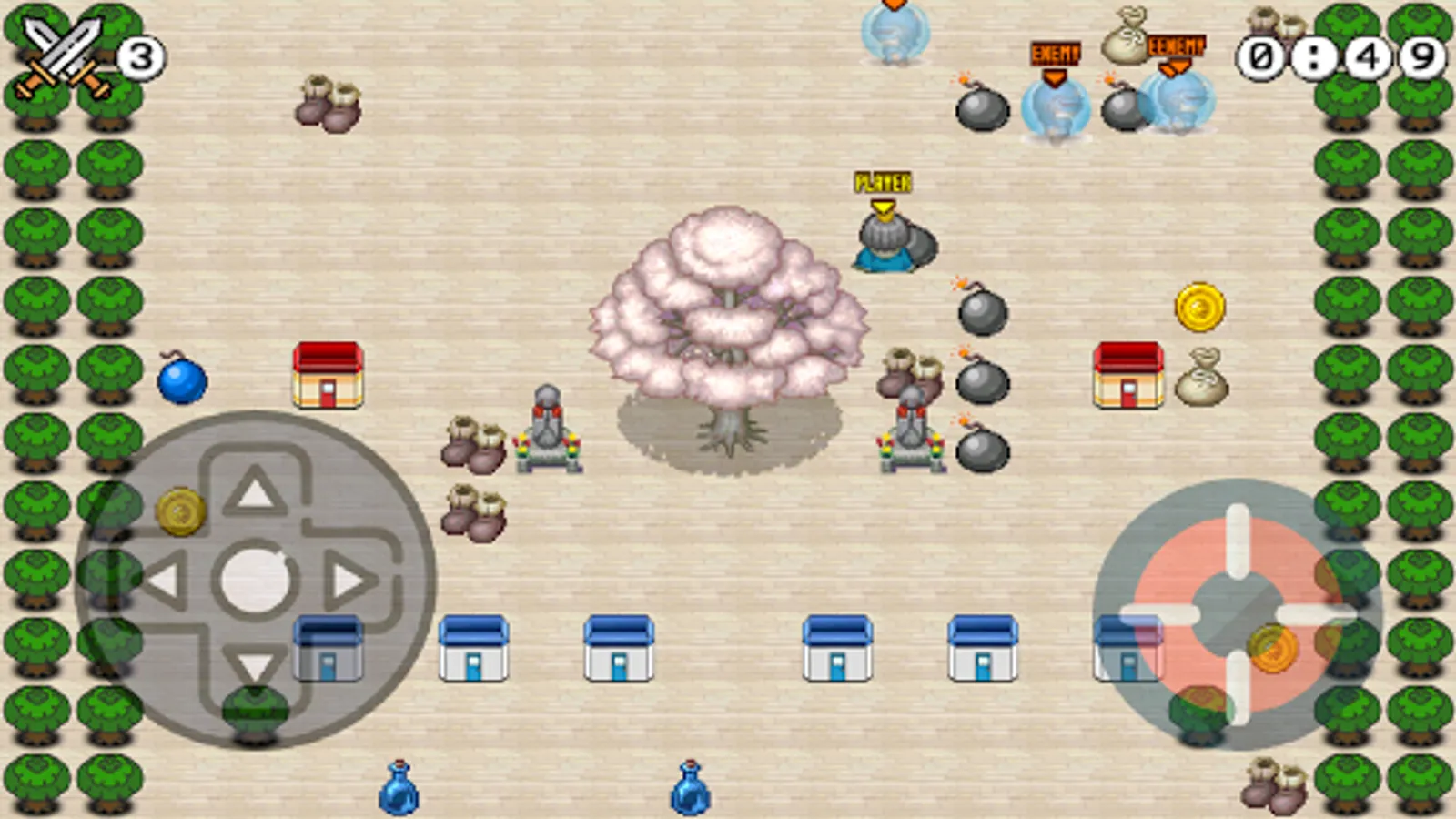Click a blue-roofed house in the bottom row
1456x819 pixels.
coord(619,646)
